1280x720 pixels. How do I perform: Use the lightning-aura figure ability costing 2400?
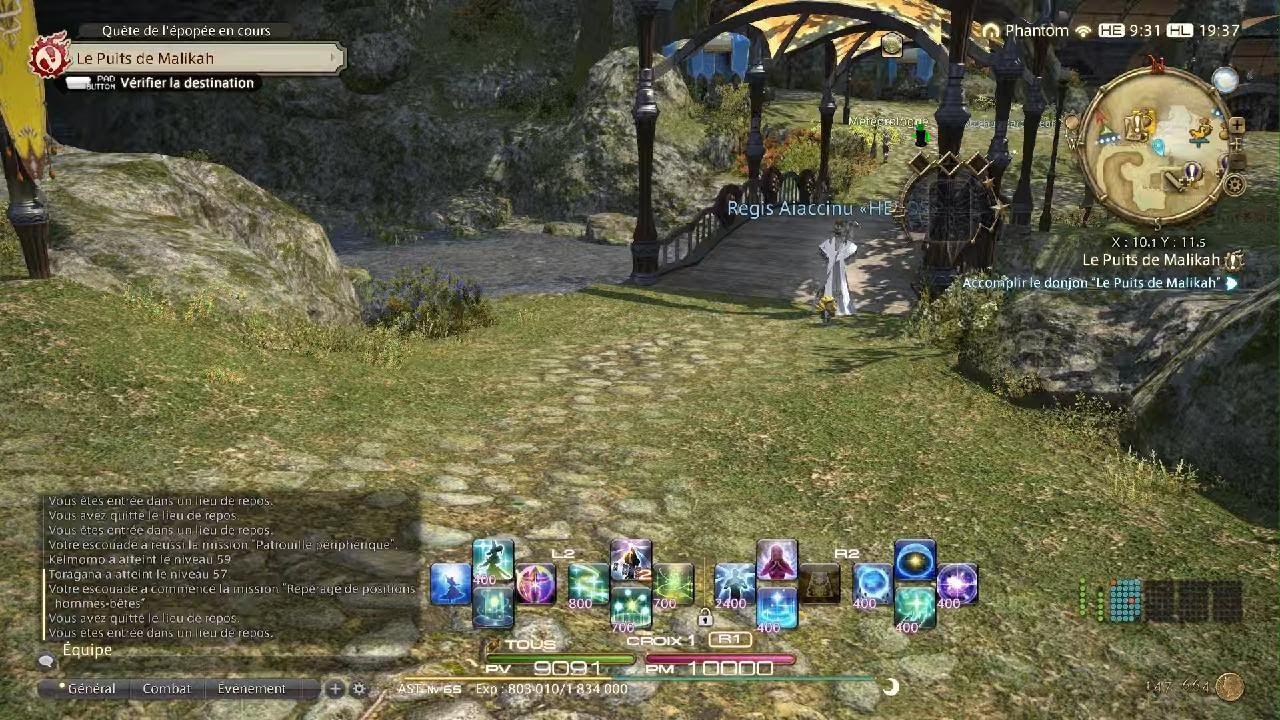tap(734, 584)
